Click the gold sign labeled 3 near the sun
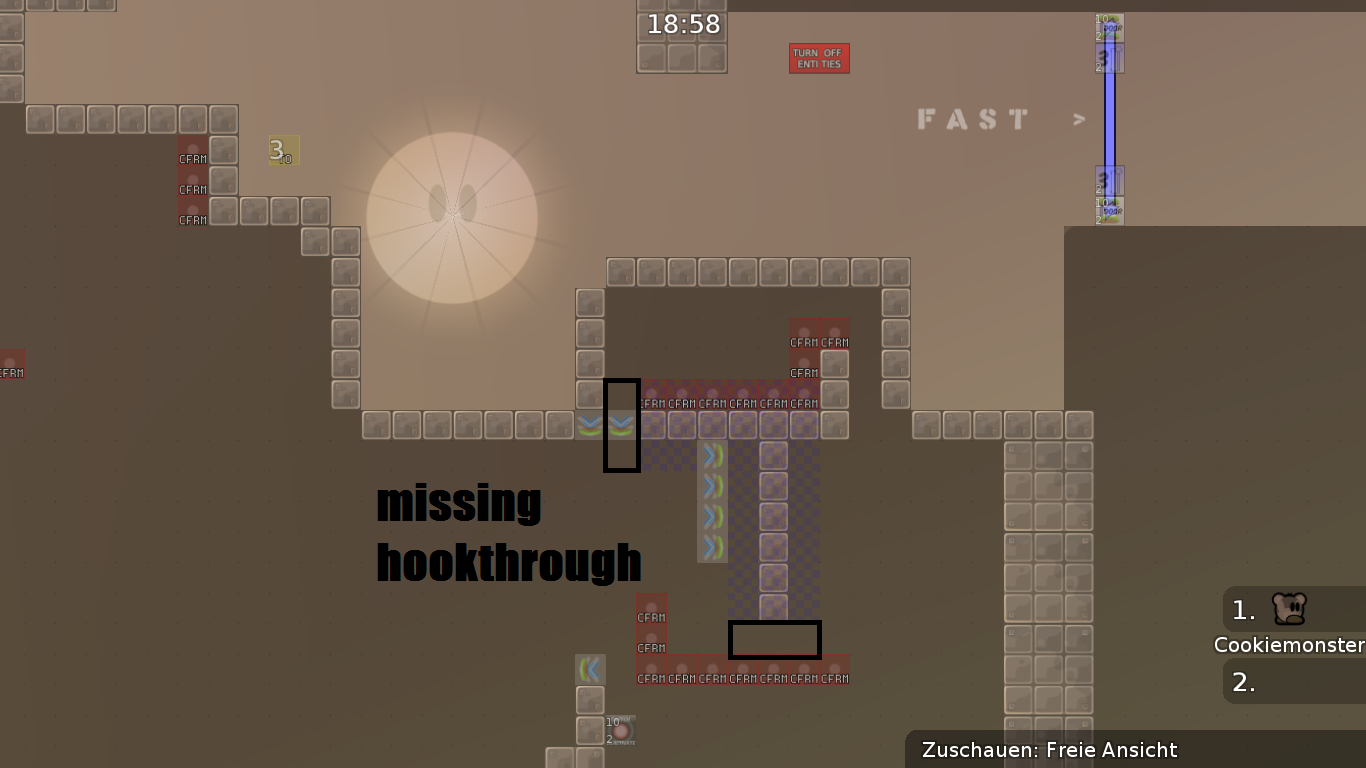Screen dimensions: 1366x768 coord(282,150)
